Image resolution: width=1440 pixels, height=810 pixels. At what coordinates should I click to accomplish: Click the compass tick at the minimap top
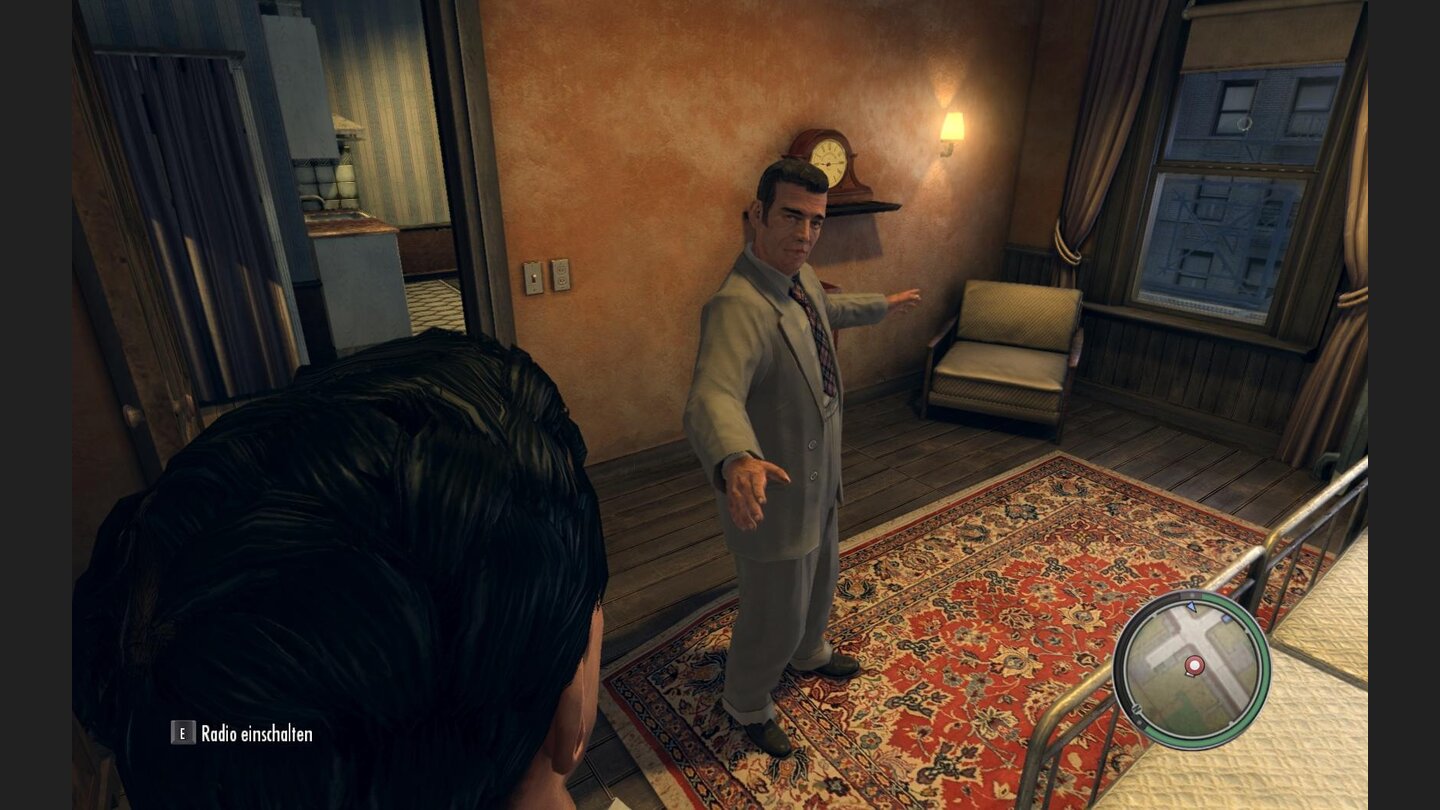(x=1191, y=594)
